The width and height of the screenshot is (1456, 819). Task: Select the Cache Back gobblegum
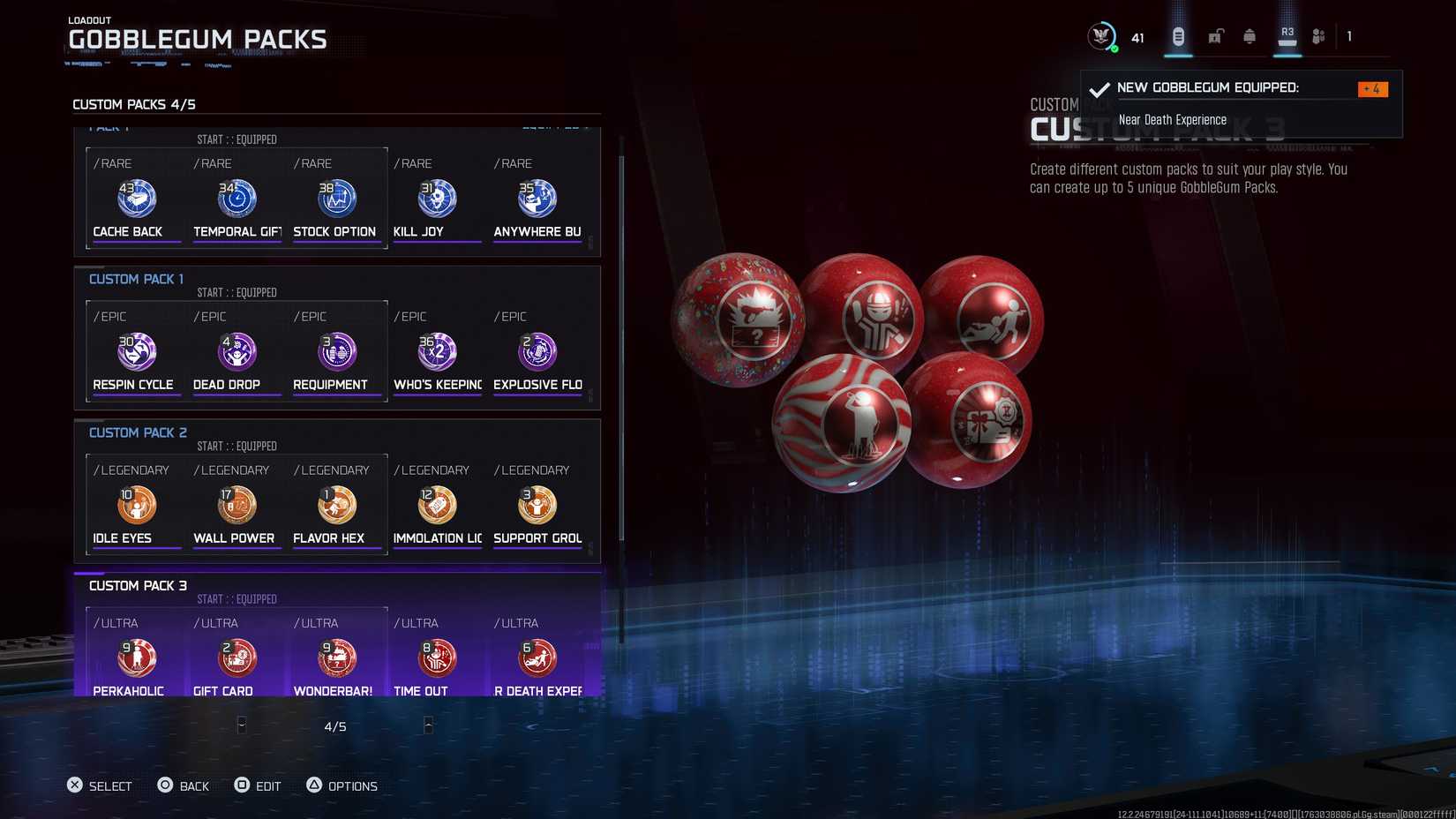[135, 199]
